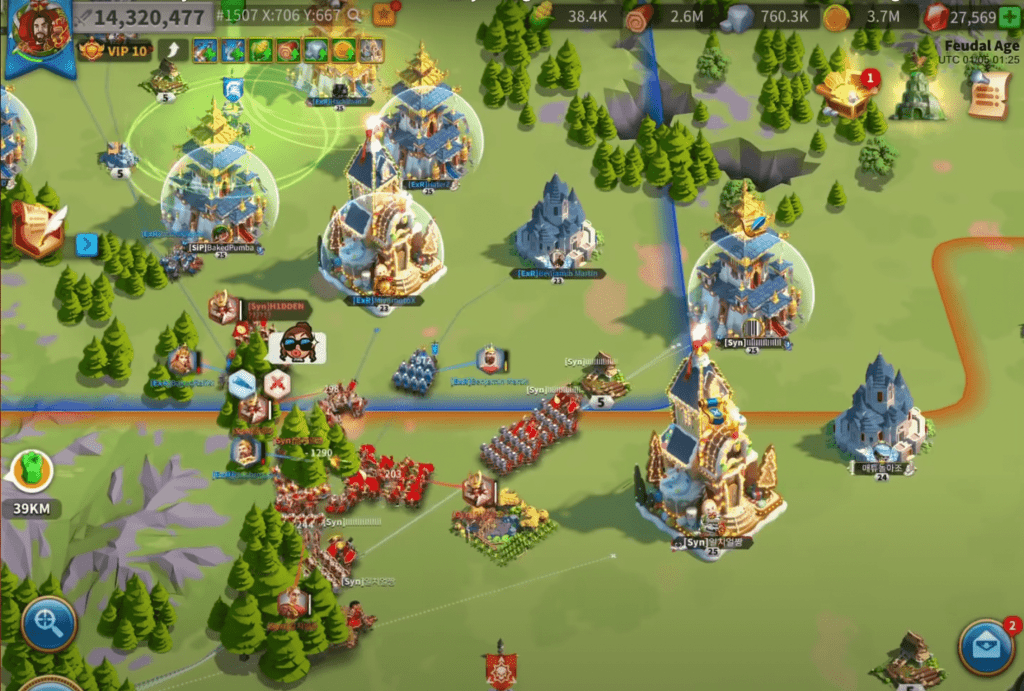This screenshot has width=1024, height=691.
Task: Select the corn gathering boost icon
Action: pos(261,50)
